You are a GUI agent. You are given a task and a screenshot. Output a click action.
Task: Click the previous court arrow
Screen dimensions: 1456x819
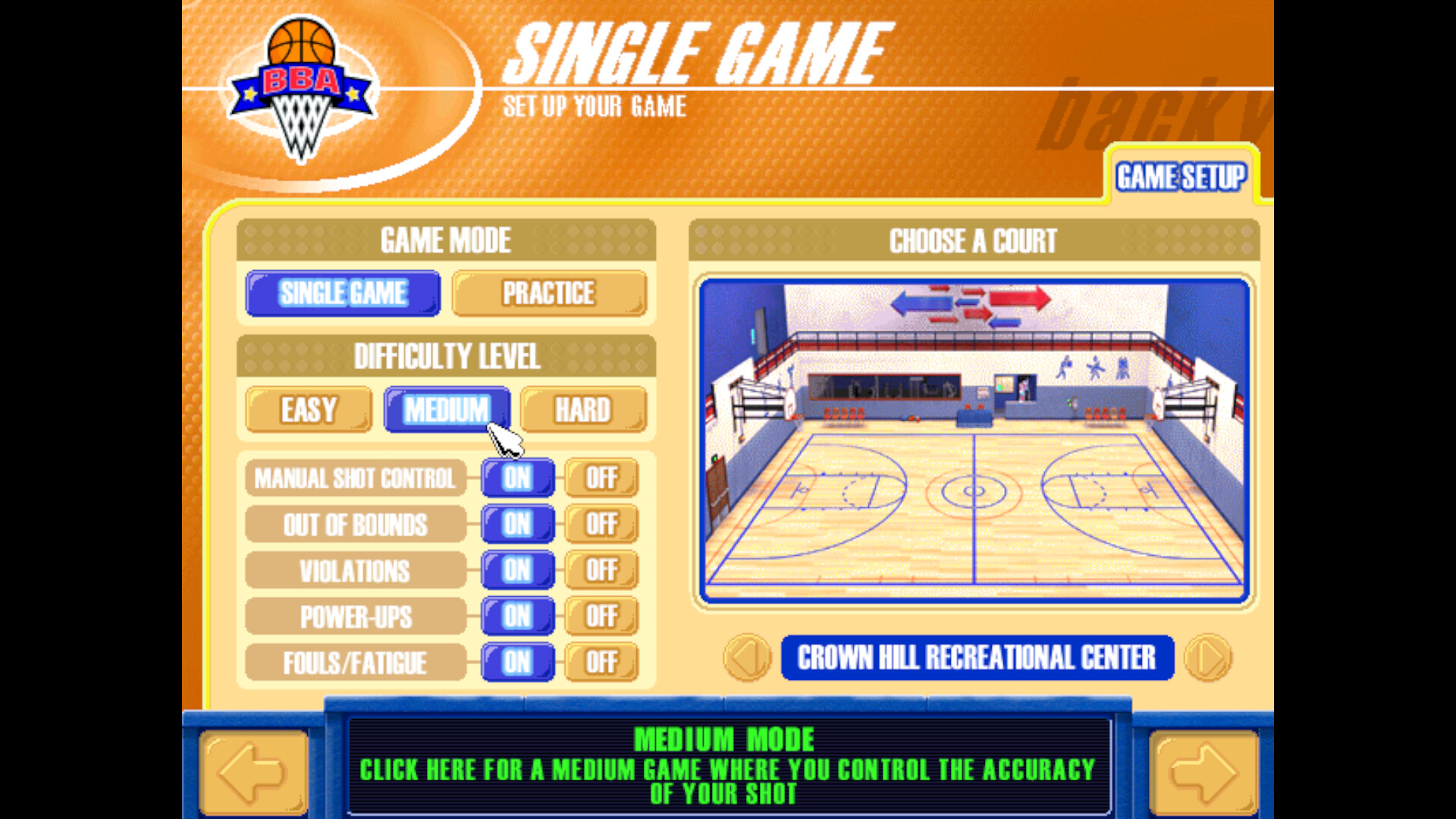click(746, 657)
